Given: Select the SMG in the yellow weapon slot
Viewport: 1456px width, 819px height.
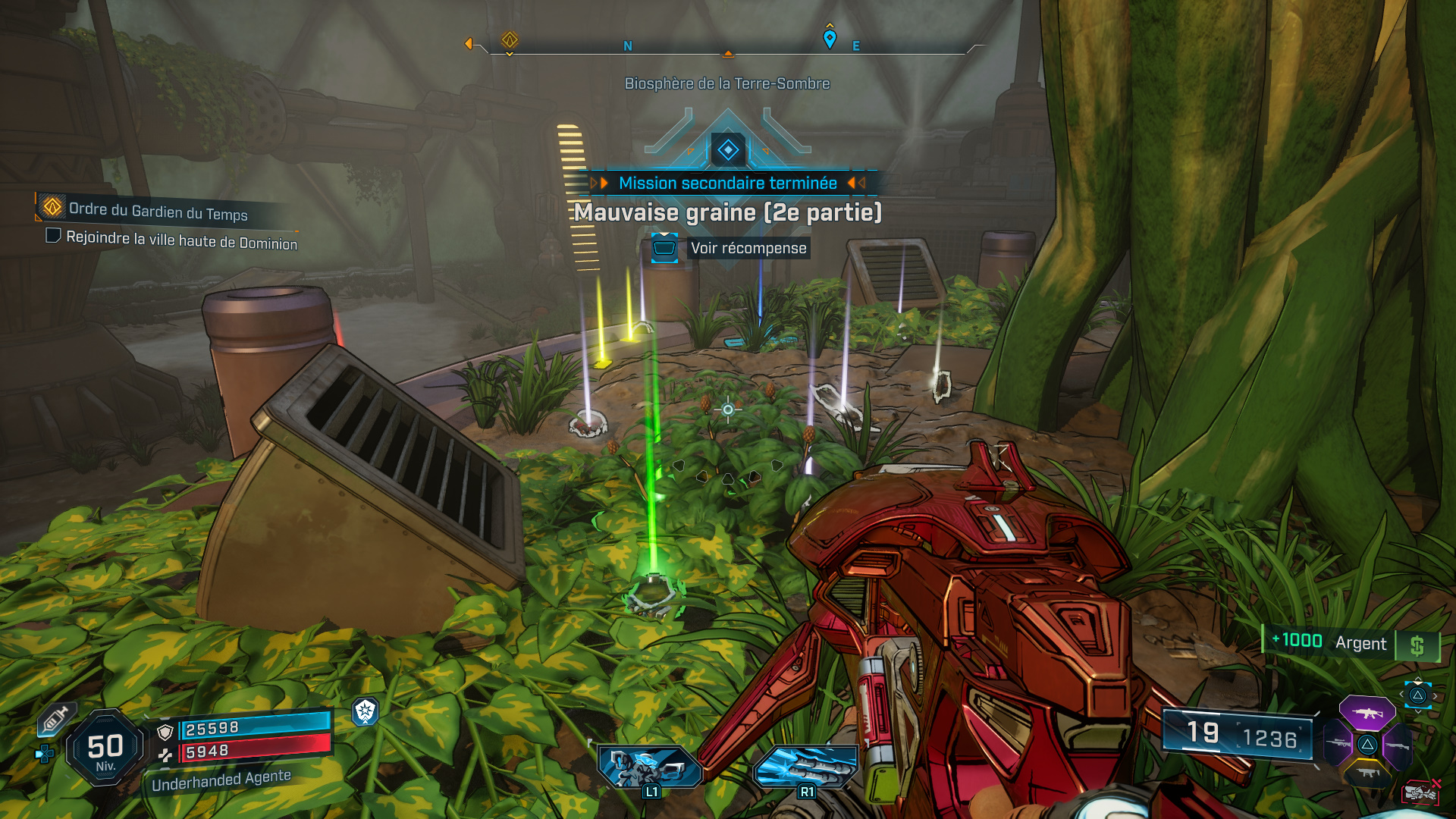Looking at the screenshot, I should click(x=1368, y=773).
